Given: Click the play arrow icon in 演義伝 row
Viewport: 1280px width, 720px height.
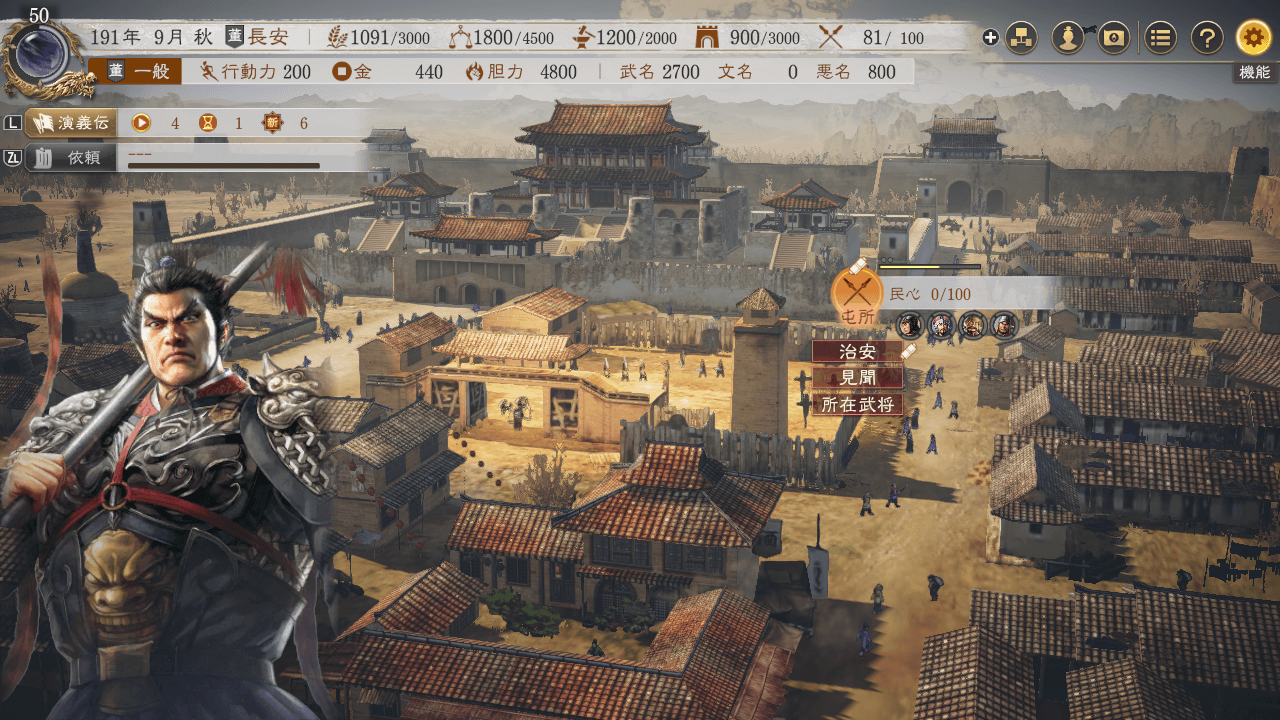Looking at the screenshot, I should (x=141, y=123).
